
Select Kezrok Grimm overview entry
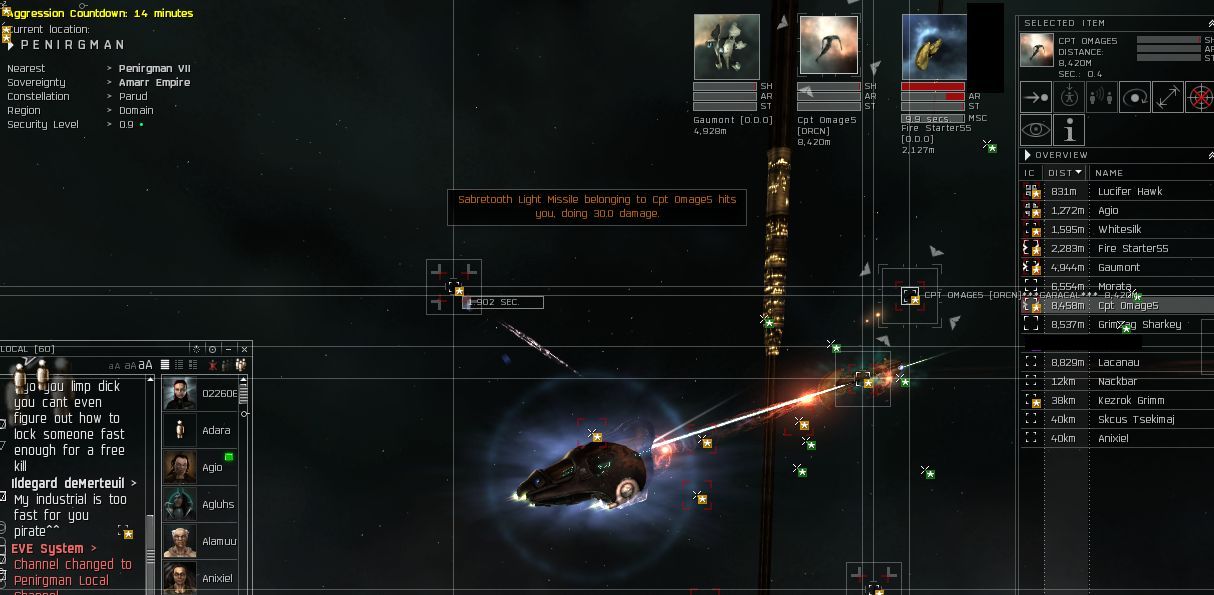point(1130,401)
